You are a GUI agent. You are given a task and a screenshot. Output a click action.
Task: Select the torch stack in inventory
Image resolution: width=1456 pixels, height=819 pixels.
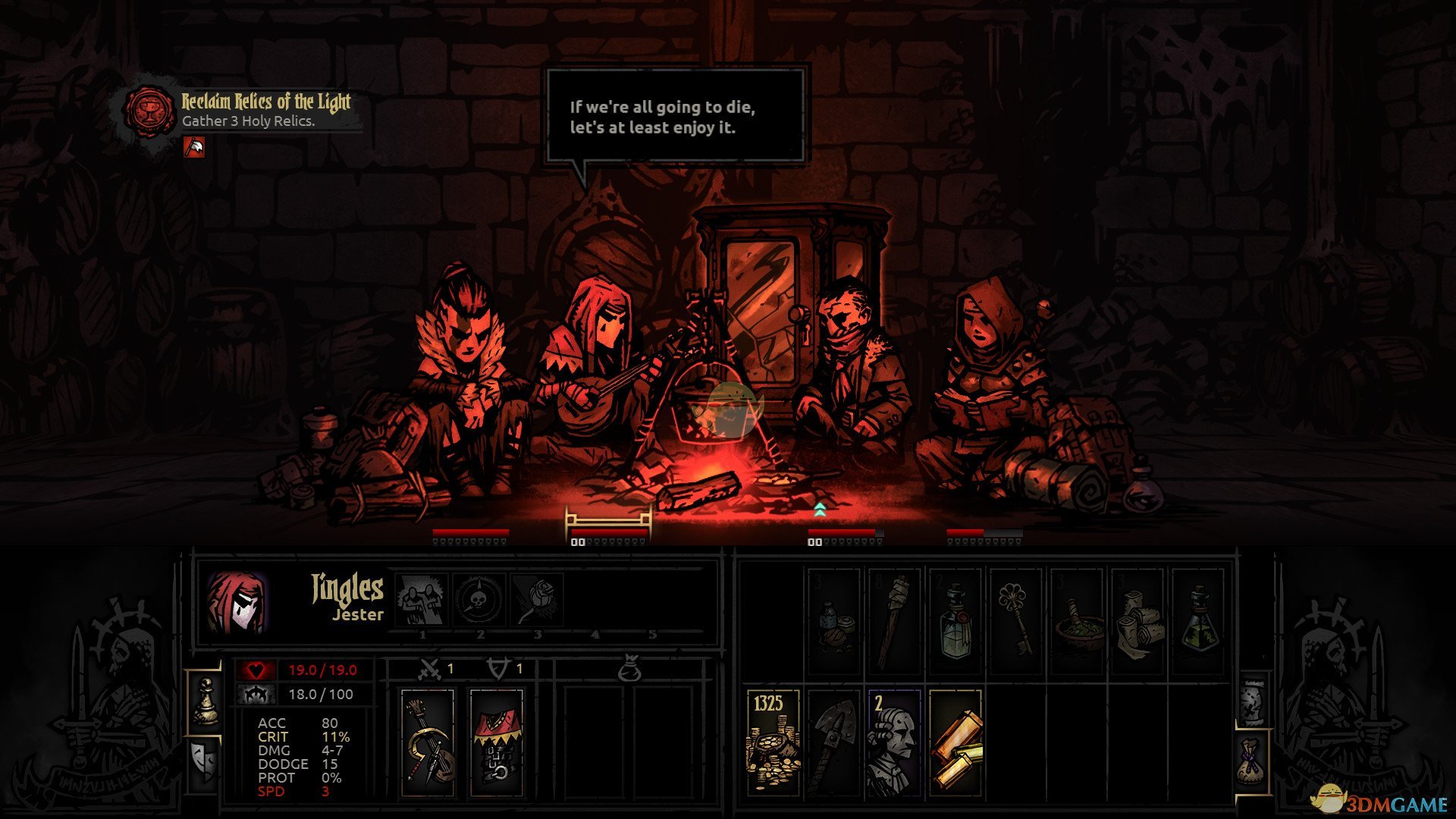pos(895,622)
